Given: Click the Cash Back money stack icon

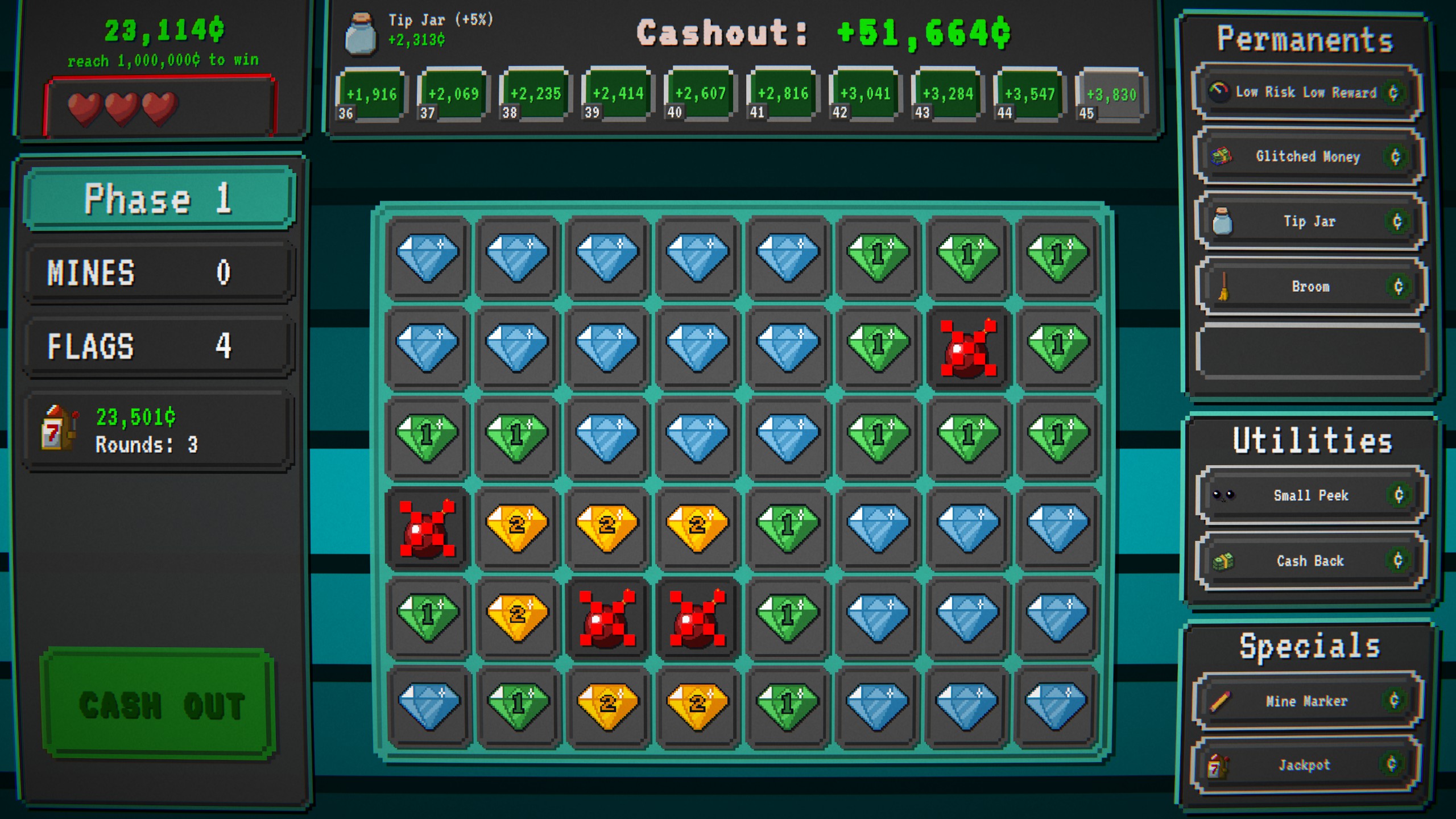Looking at the screenshot, I should [1224, 560].
